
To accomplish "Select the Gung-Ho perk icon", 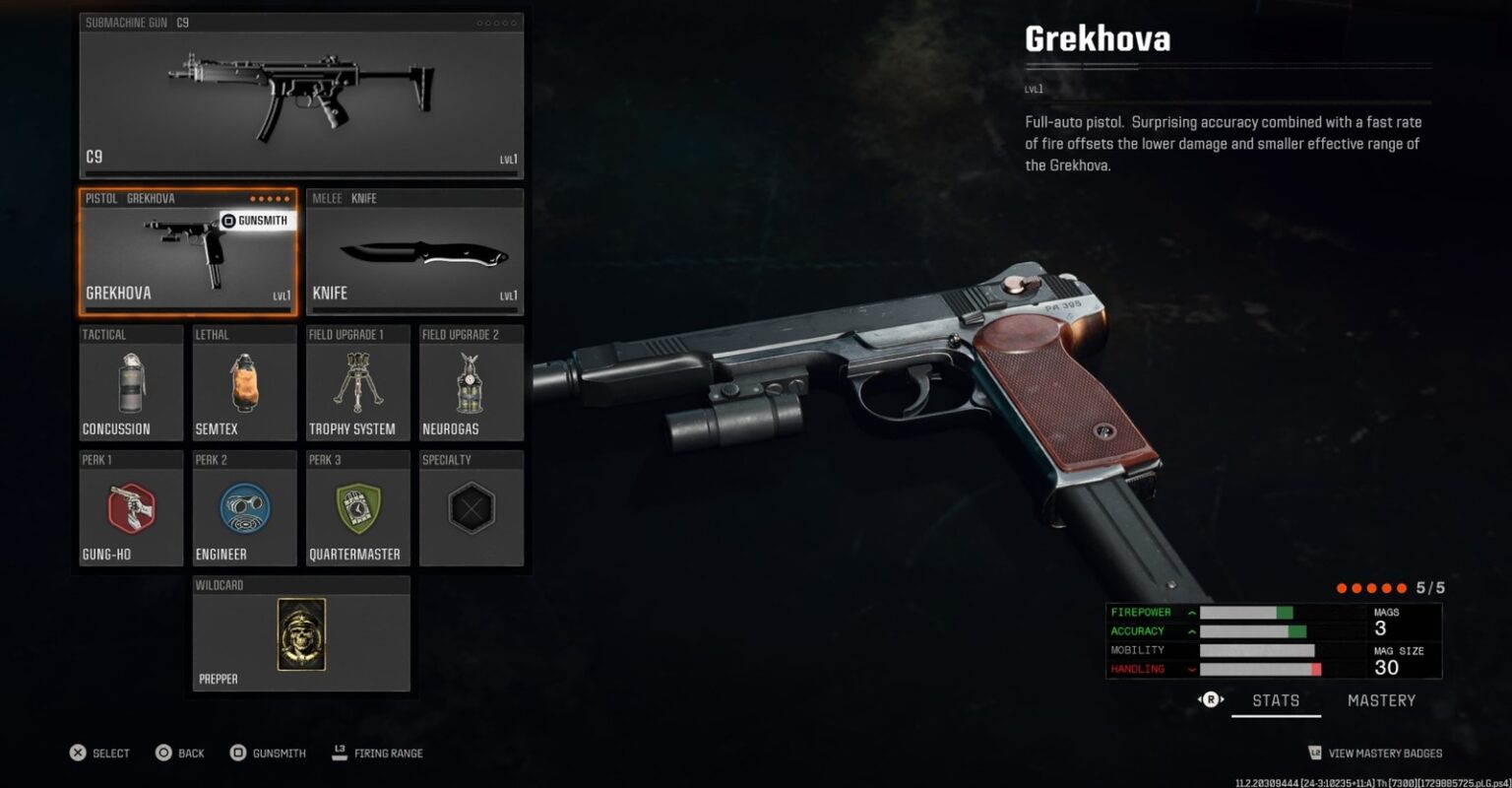I will pyautogui.click(x=129, y=508).
